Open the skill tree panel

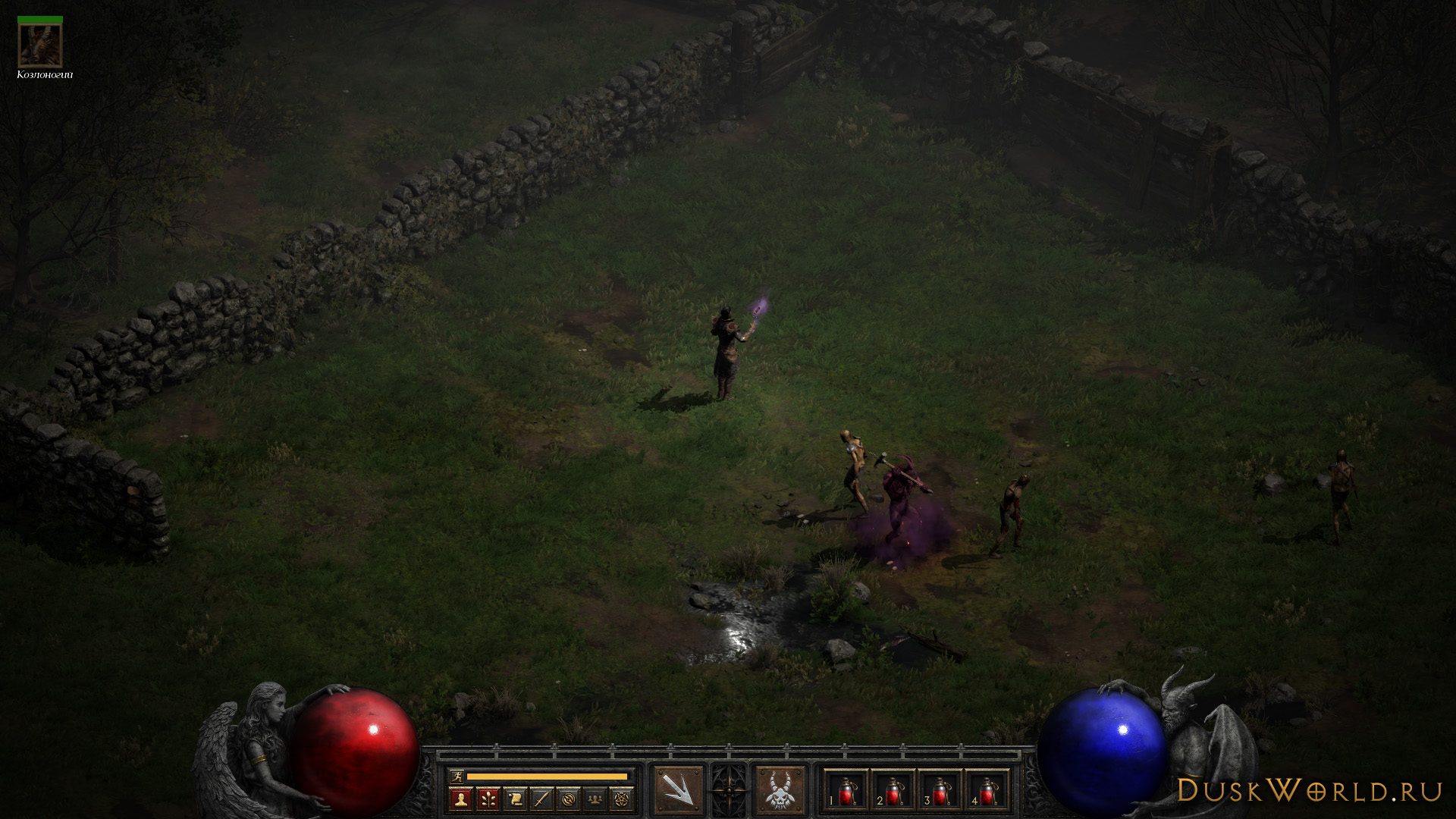point(488,799)
